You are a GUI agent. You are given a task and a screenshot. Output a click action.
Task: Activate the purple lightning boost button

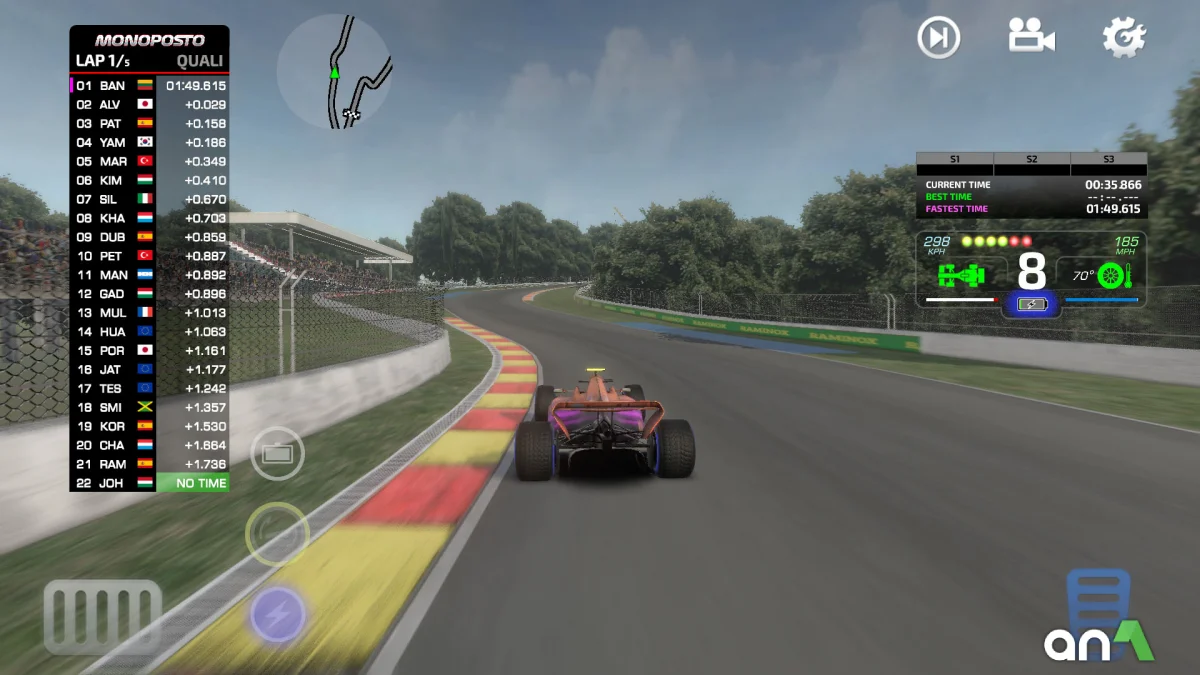click(x=277, y=613)
